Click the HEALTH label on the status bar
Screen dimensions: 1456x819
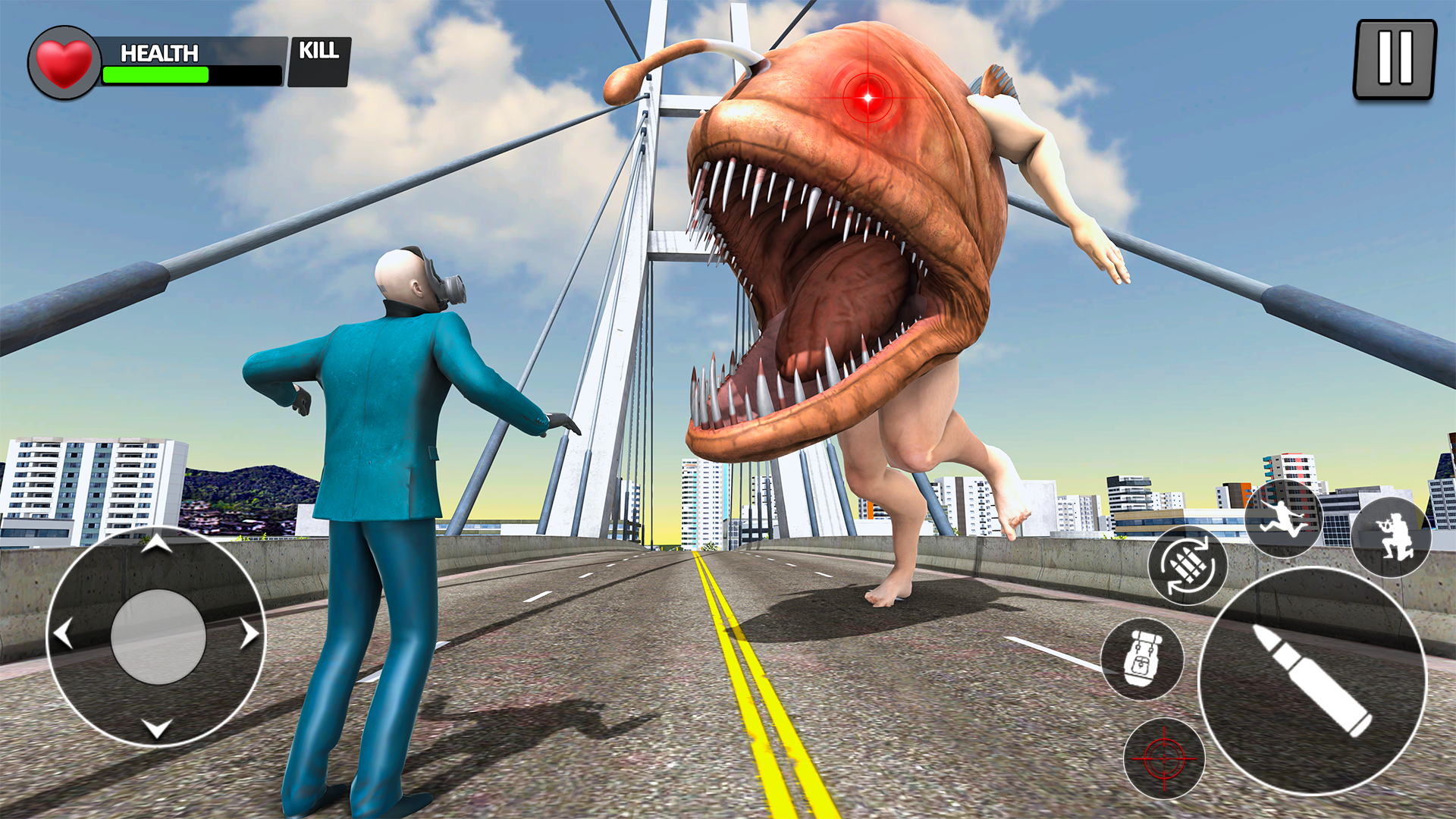click(x=158, y=53)
